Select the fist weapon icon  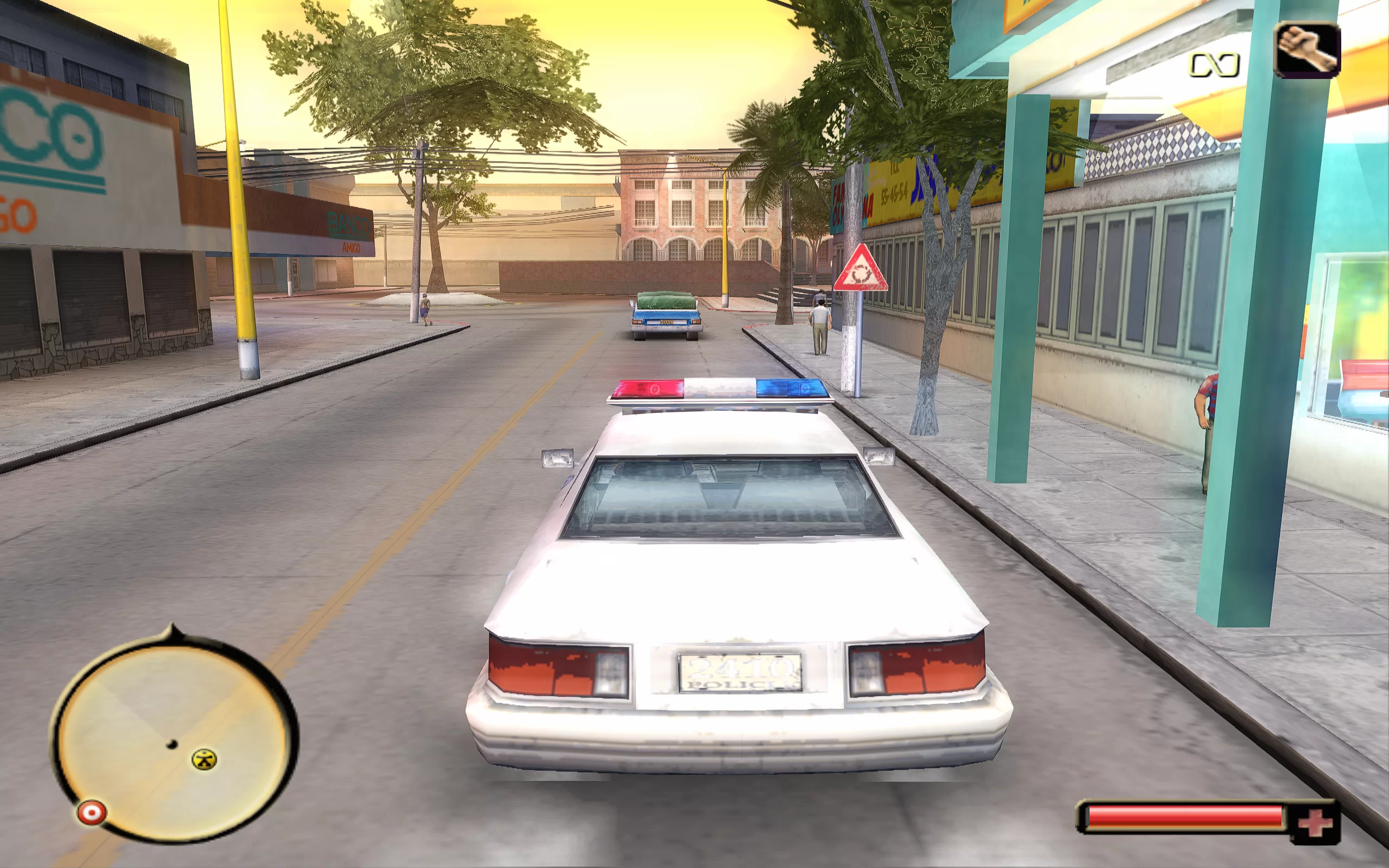click(1307, 49)
